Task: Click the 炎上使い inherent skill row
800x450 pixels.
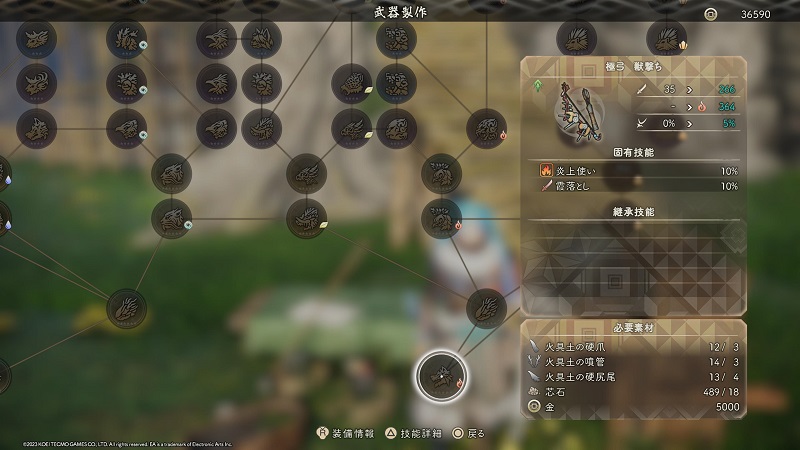Action: pyautogui.click(x=638, y=170)
